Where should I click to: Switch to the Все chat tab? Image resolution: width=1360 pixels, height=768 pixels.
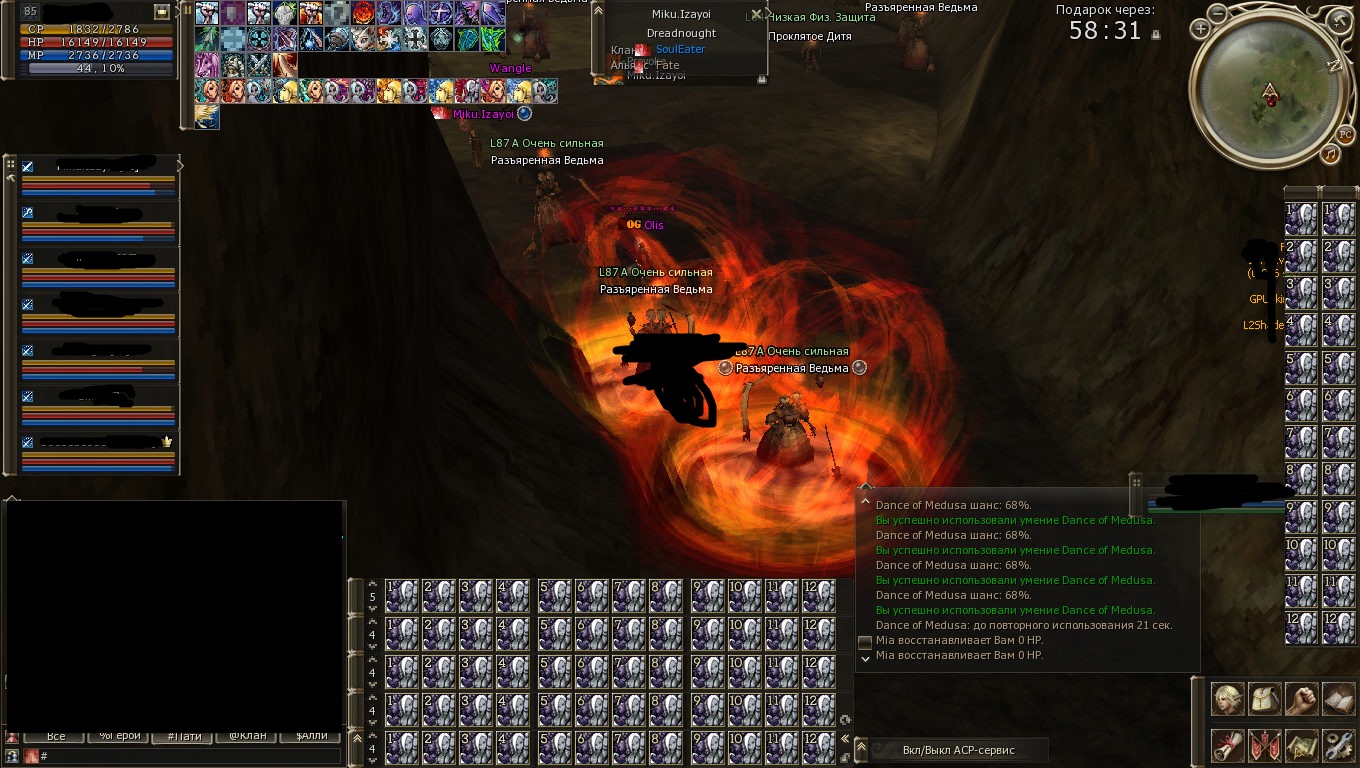(x=56, y=736)
